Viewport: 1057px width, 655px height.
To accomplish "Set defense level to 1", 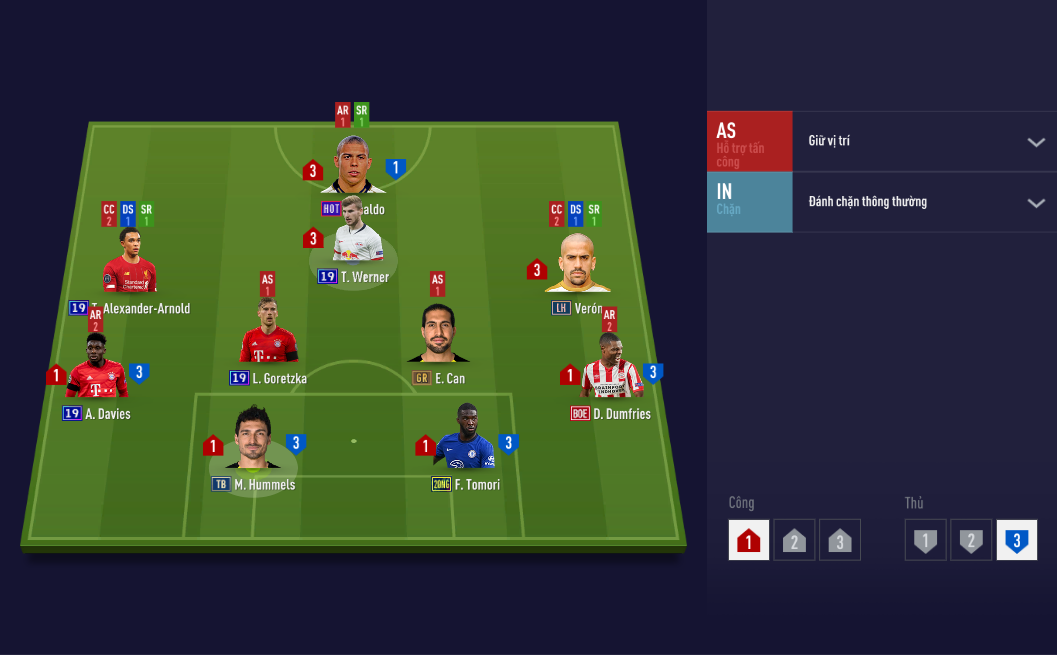I will 926,541.
